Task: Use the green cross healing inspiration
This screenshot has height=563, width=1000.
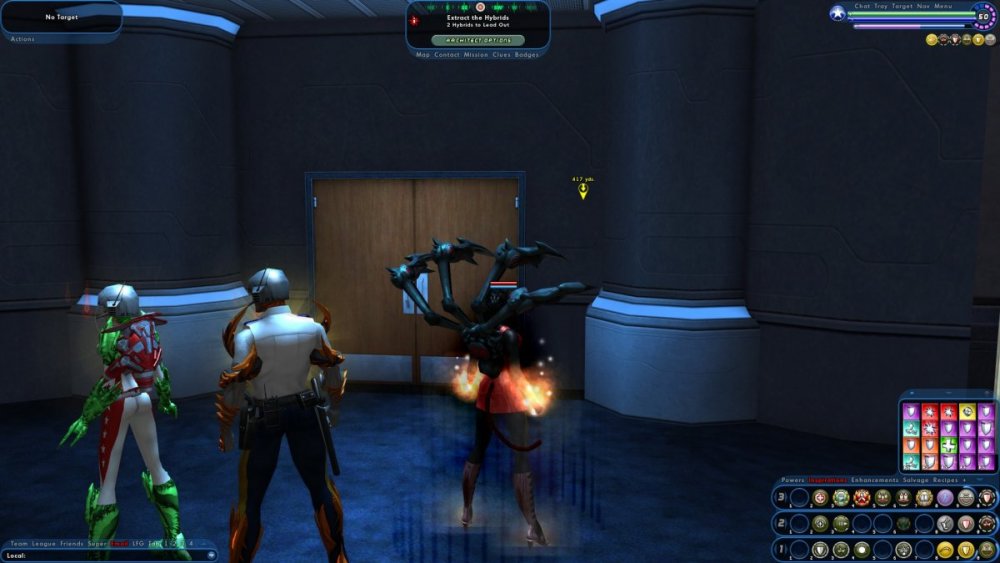Action: (948, 445)
